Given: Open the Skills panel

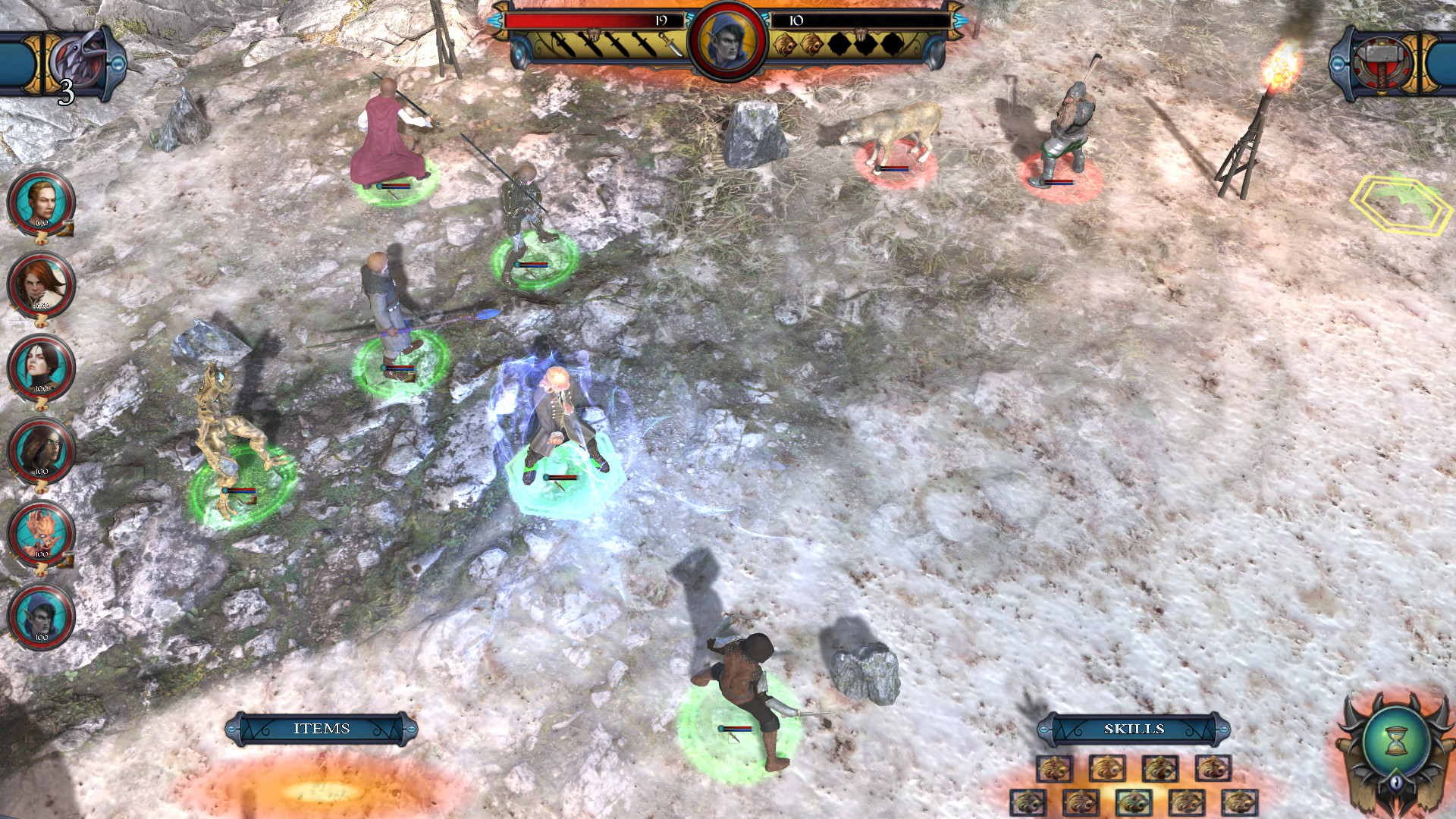Looking at the screenshot, I should [1134, 727].
